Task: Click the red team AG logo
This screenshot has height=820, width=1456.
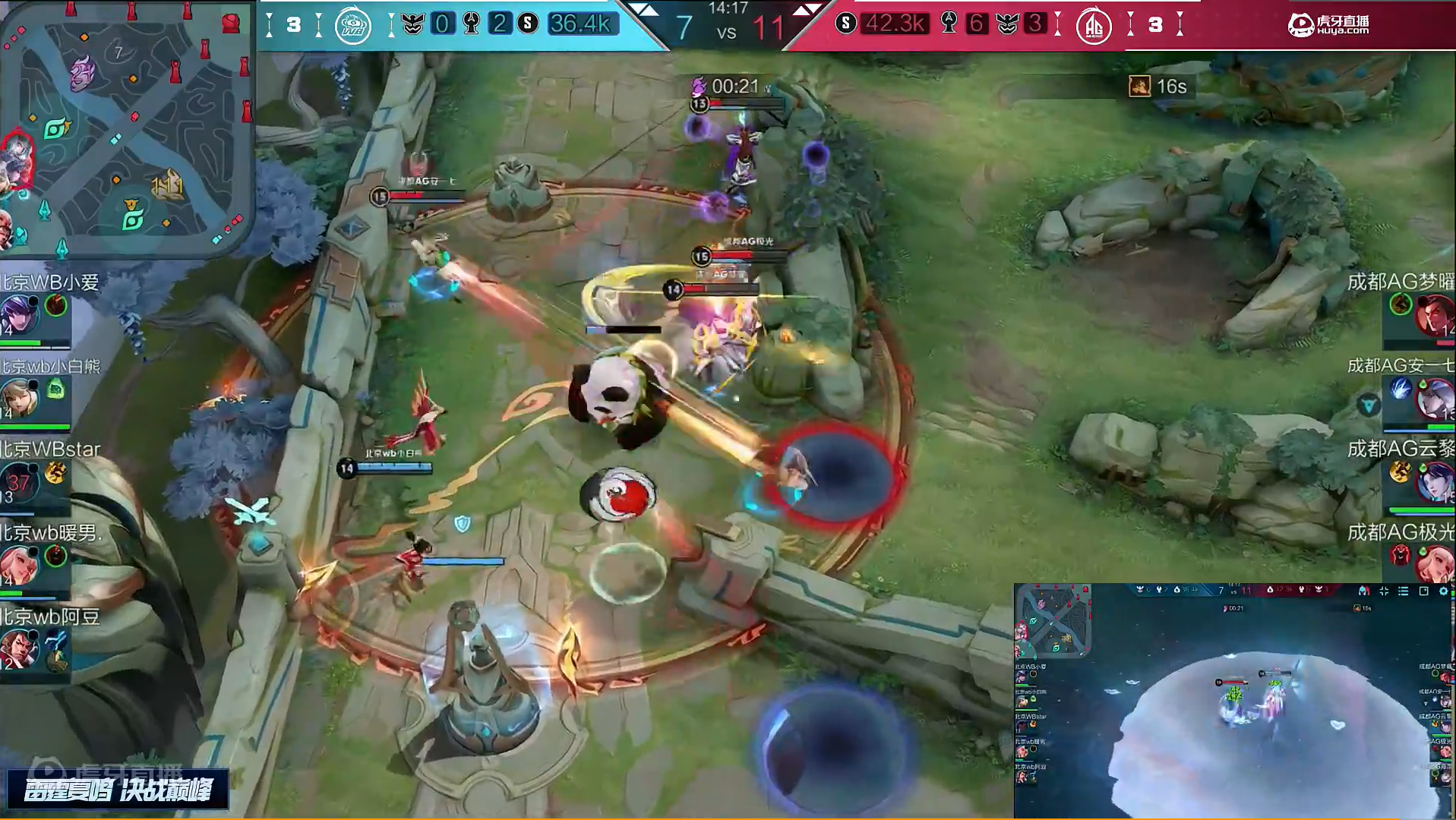Action: tap(1094, 26)
